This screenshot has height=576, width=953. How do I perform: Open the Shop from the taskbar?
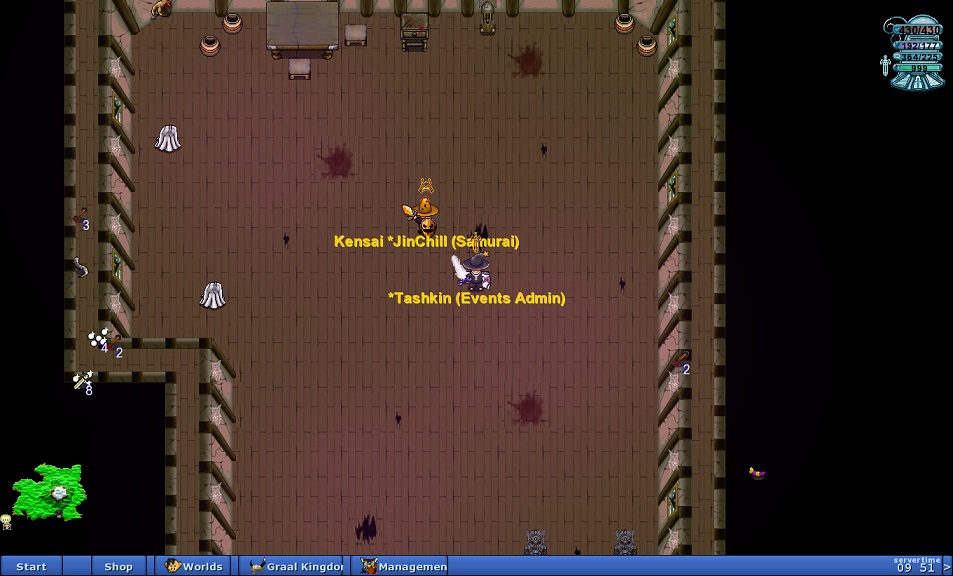(118, 566)
